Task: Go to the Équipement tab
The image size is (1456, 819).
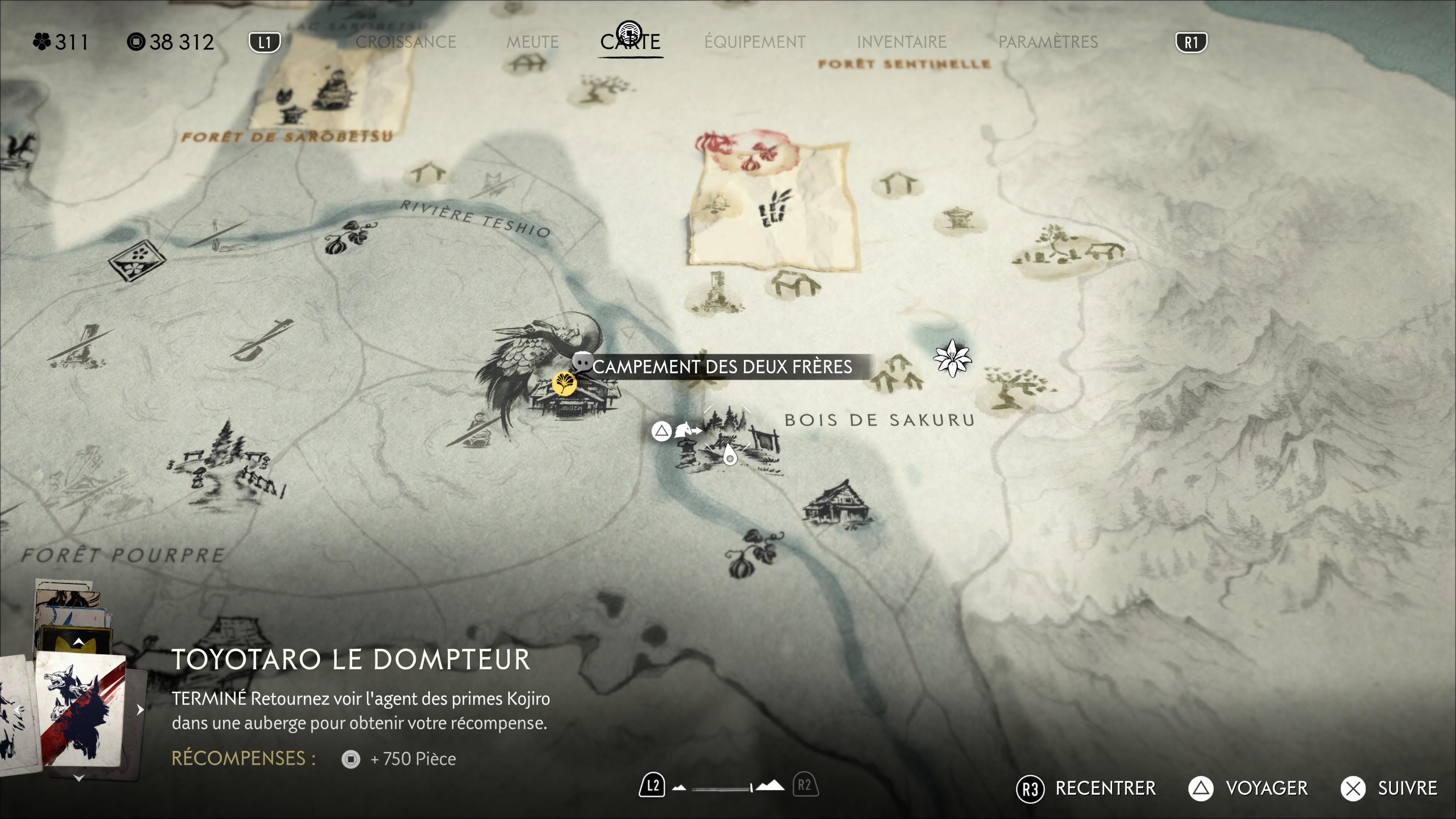Action: point(755,42)
